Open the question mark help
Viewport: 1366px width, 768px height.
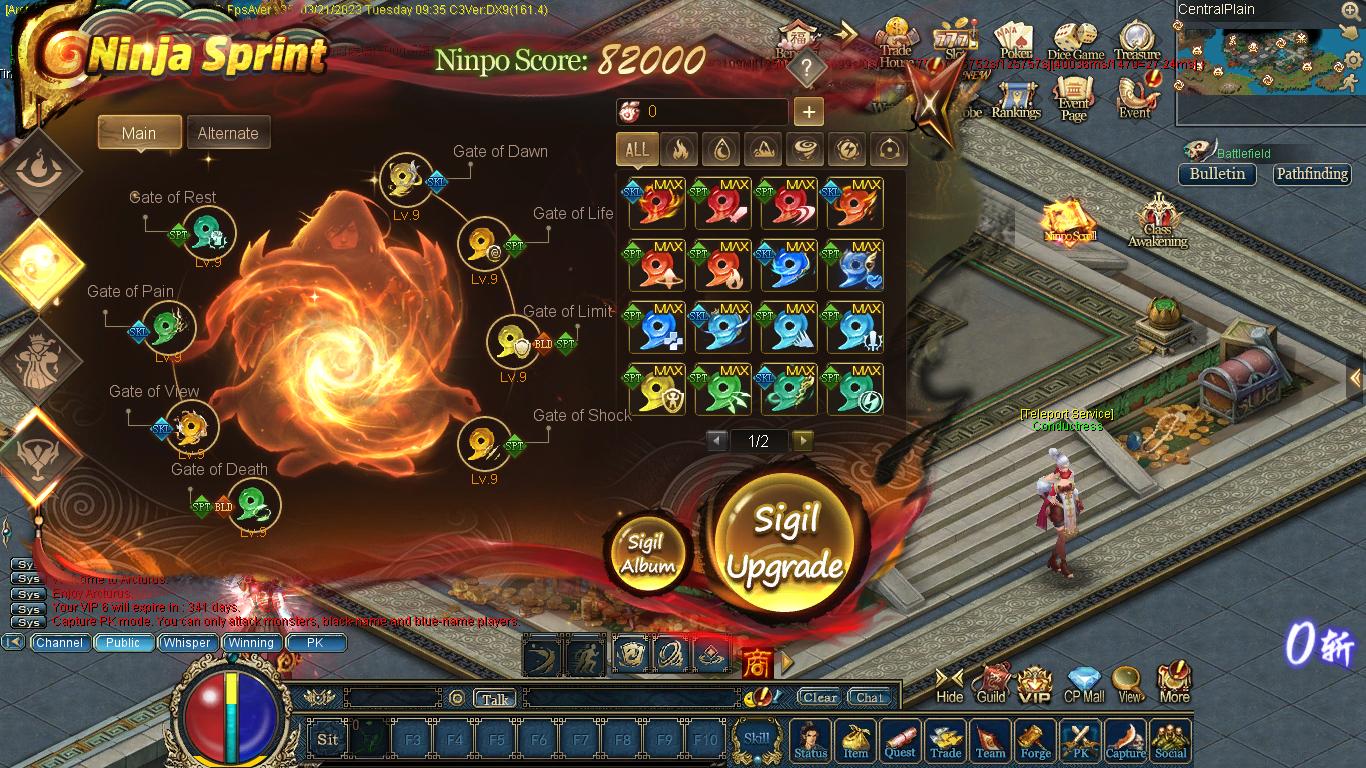pos(807,68)
